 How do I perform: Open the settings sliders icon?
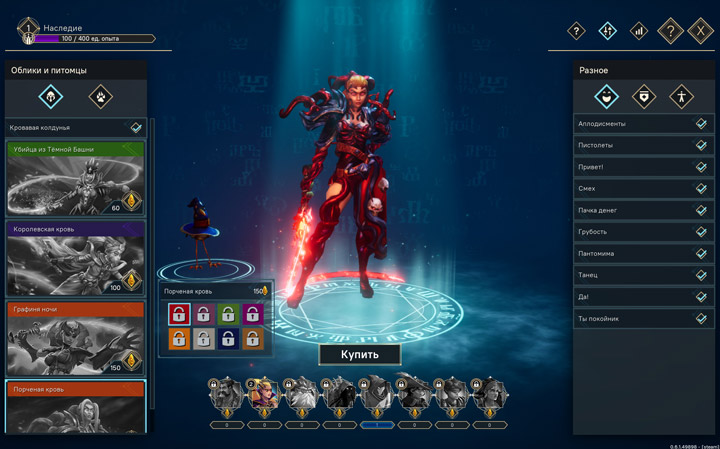point(607,31)
